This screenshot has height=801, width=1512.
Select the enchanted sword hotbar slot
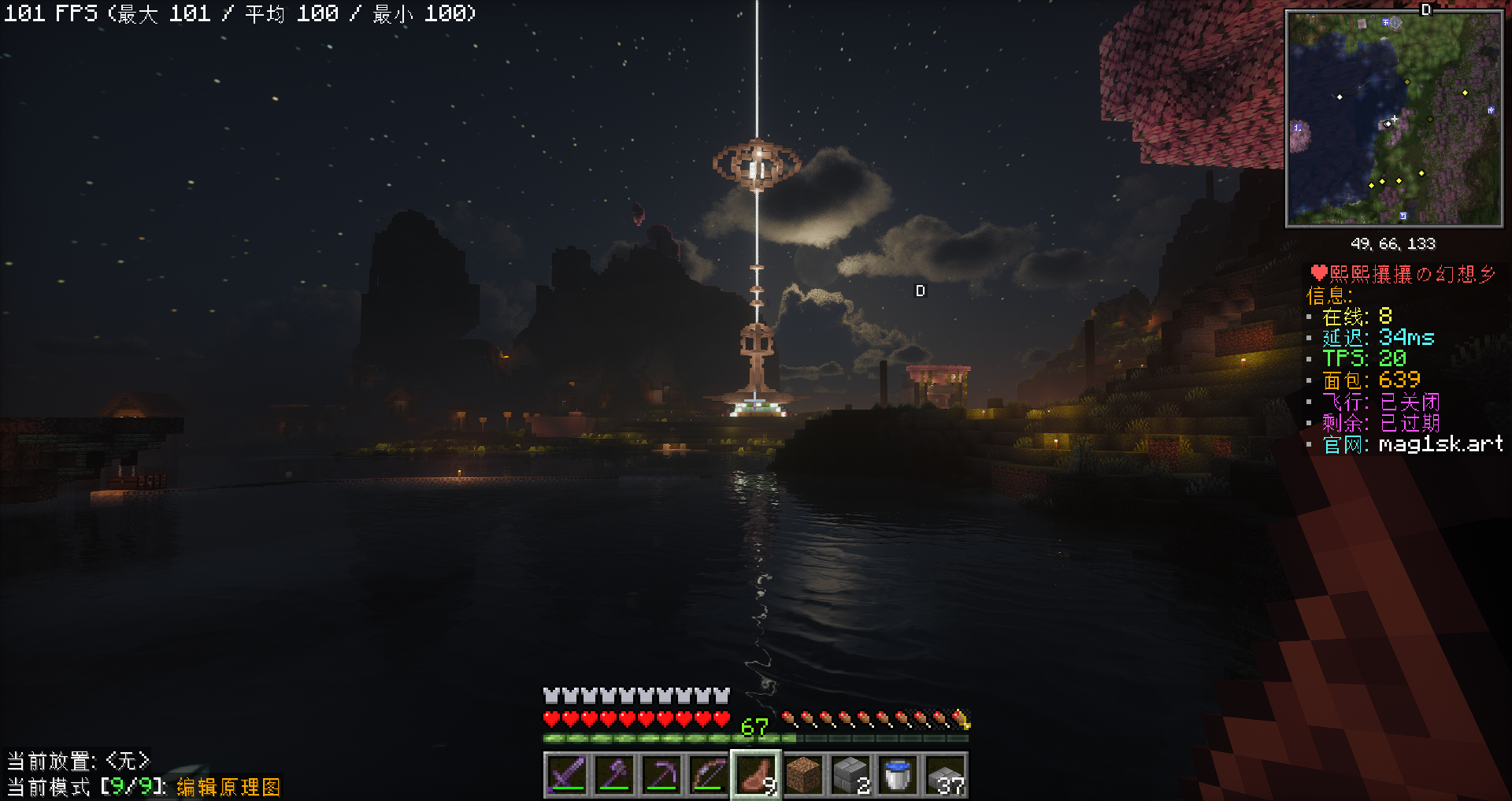point(567,775)
